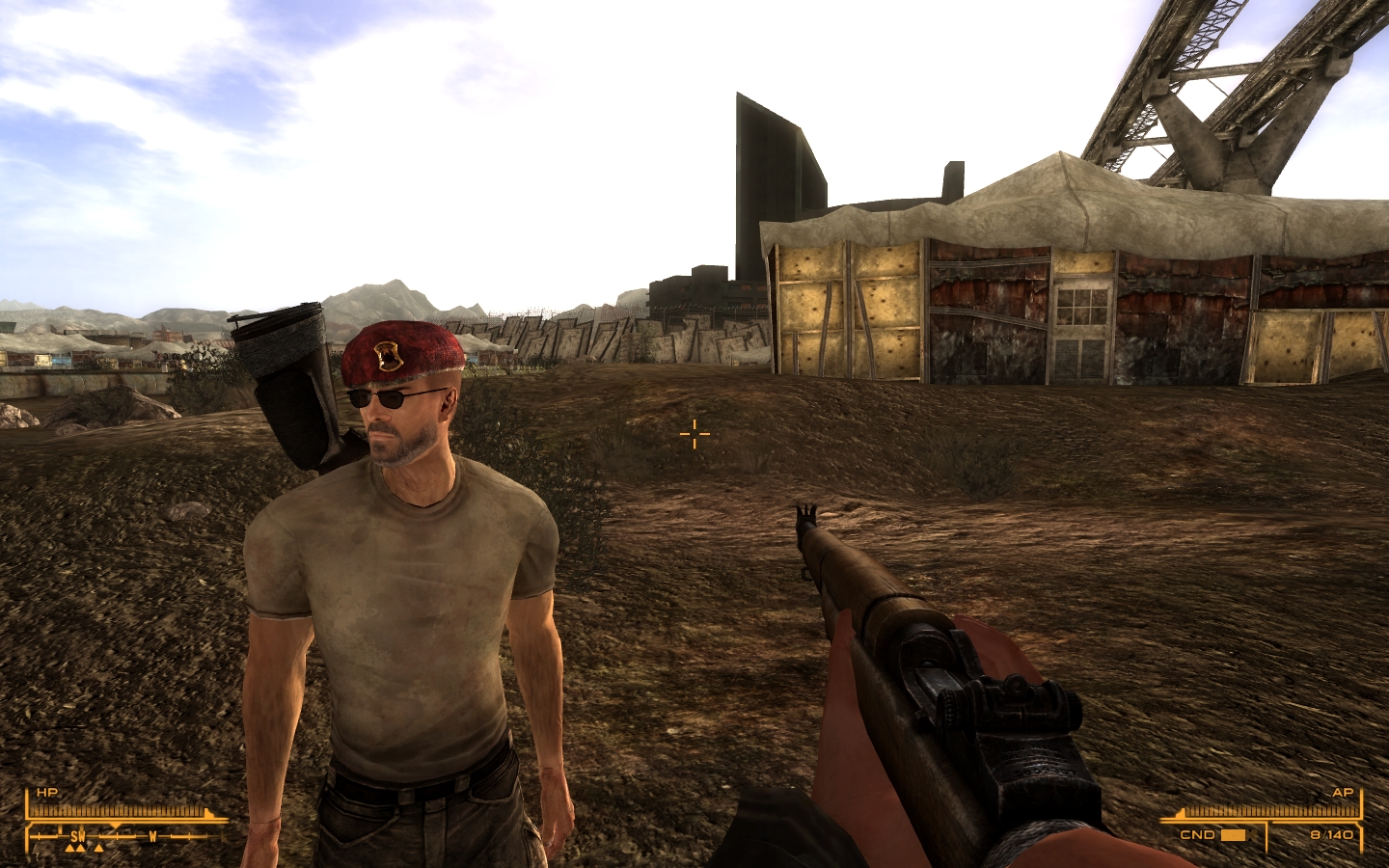Click the crosshair reticle at screen center
The width and height of the screenshot is (1389, 868).
click(694, 436)
